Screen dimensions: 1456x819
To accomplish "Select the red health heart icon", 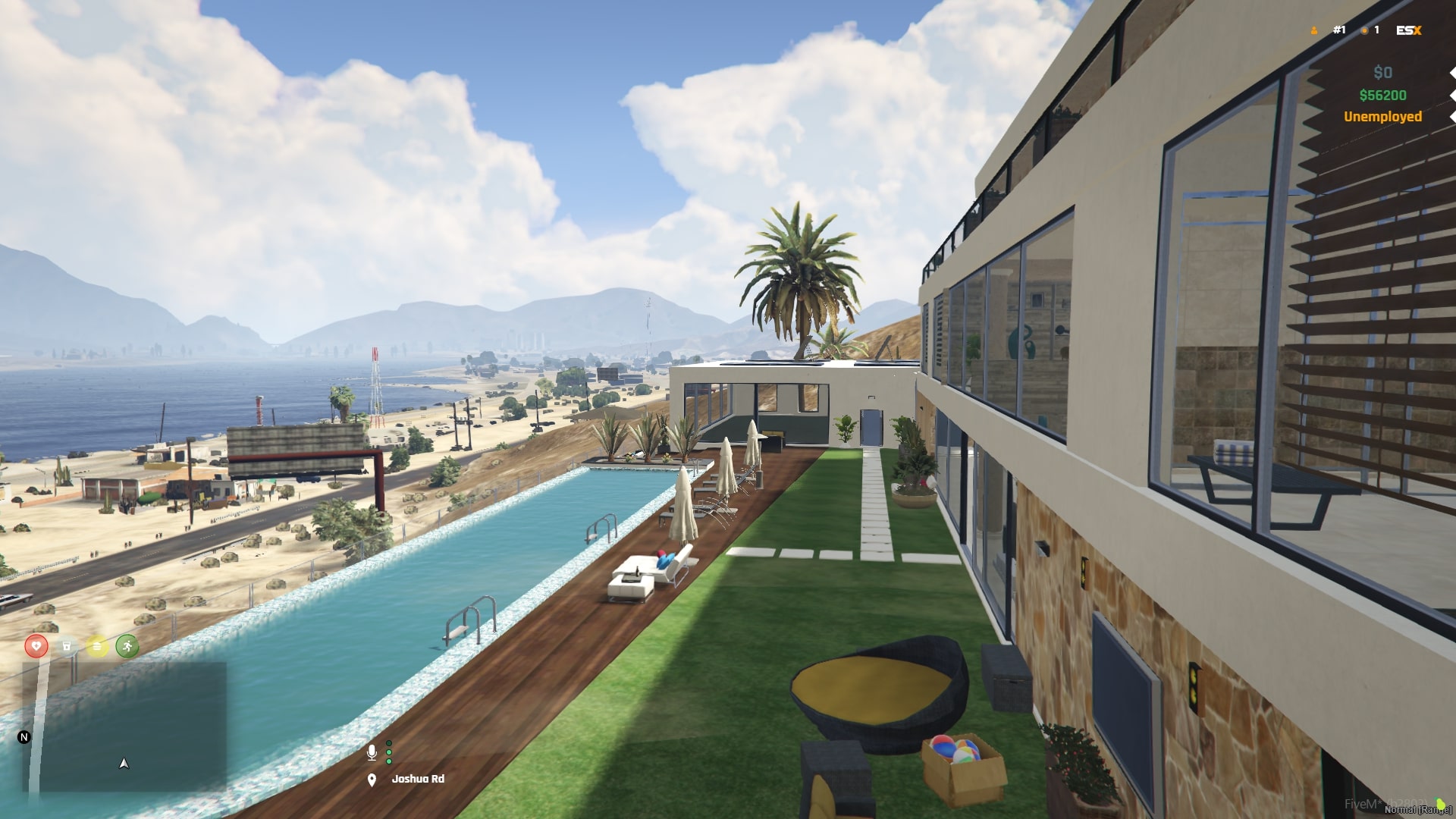I will (35, 648).
